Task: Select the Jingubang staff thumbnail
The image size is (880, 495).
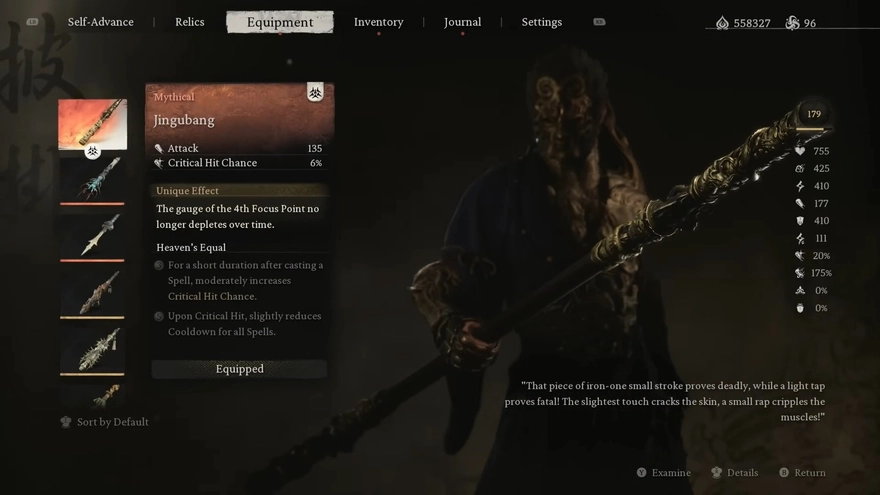Action: (92, 124)
